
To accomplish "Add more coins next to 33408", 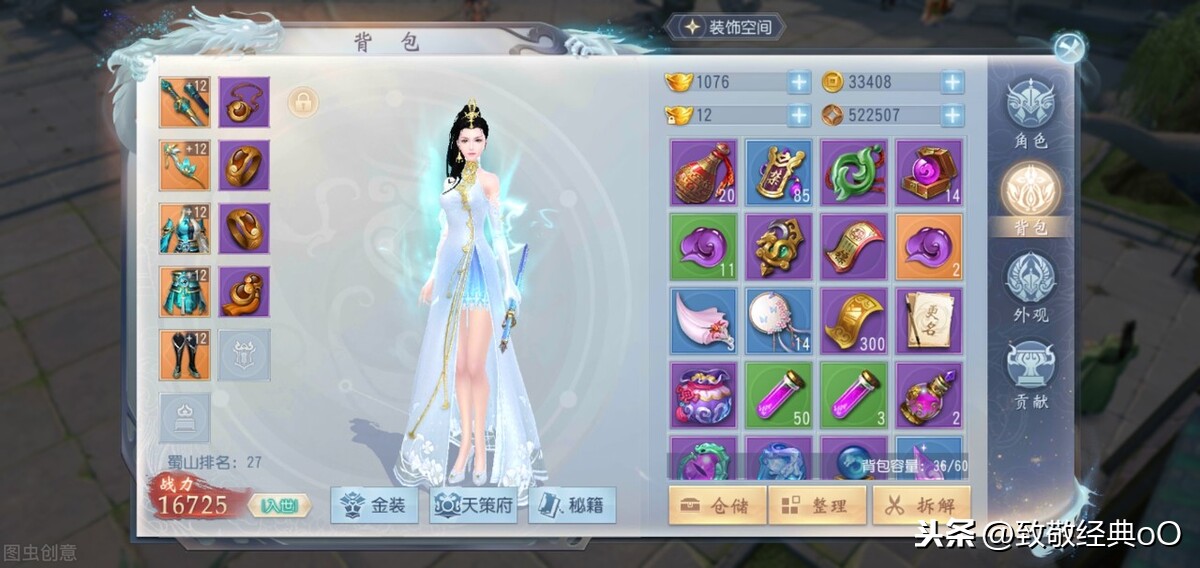I will coord(952,82).
